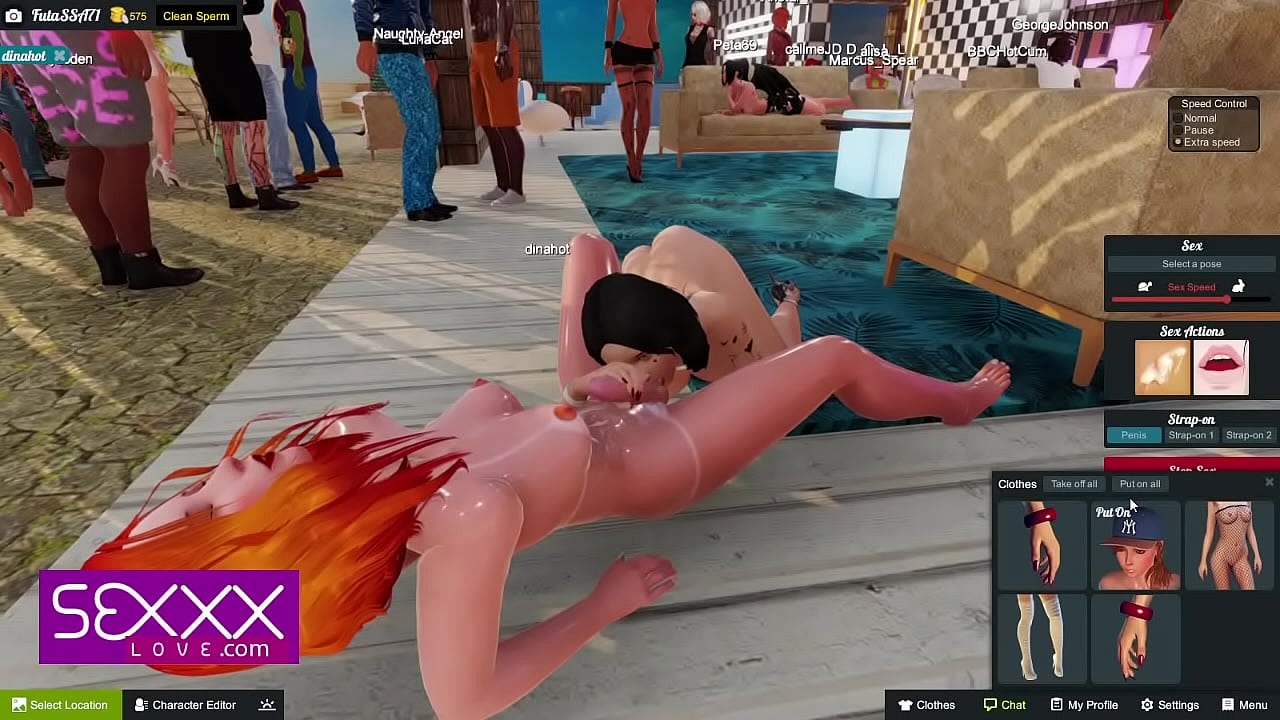Select the mouth sex action icon
Image resolution: width=1280 pixels, height=720 pixels.
click(x=1220, y=367)
